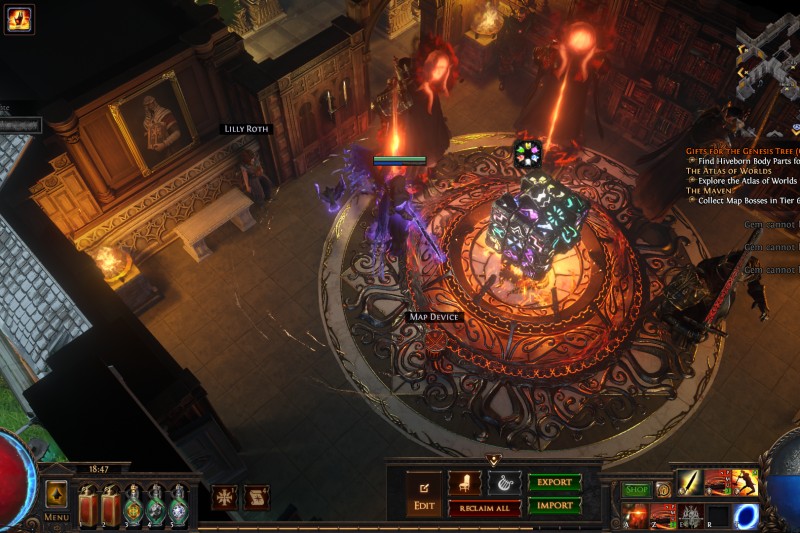Import a hideout layout
800x533 pixels.
(x=554, y=506)
